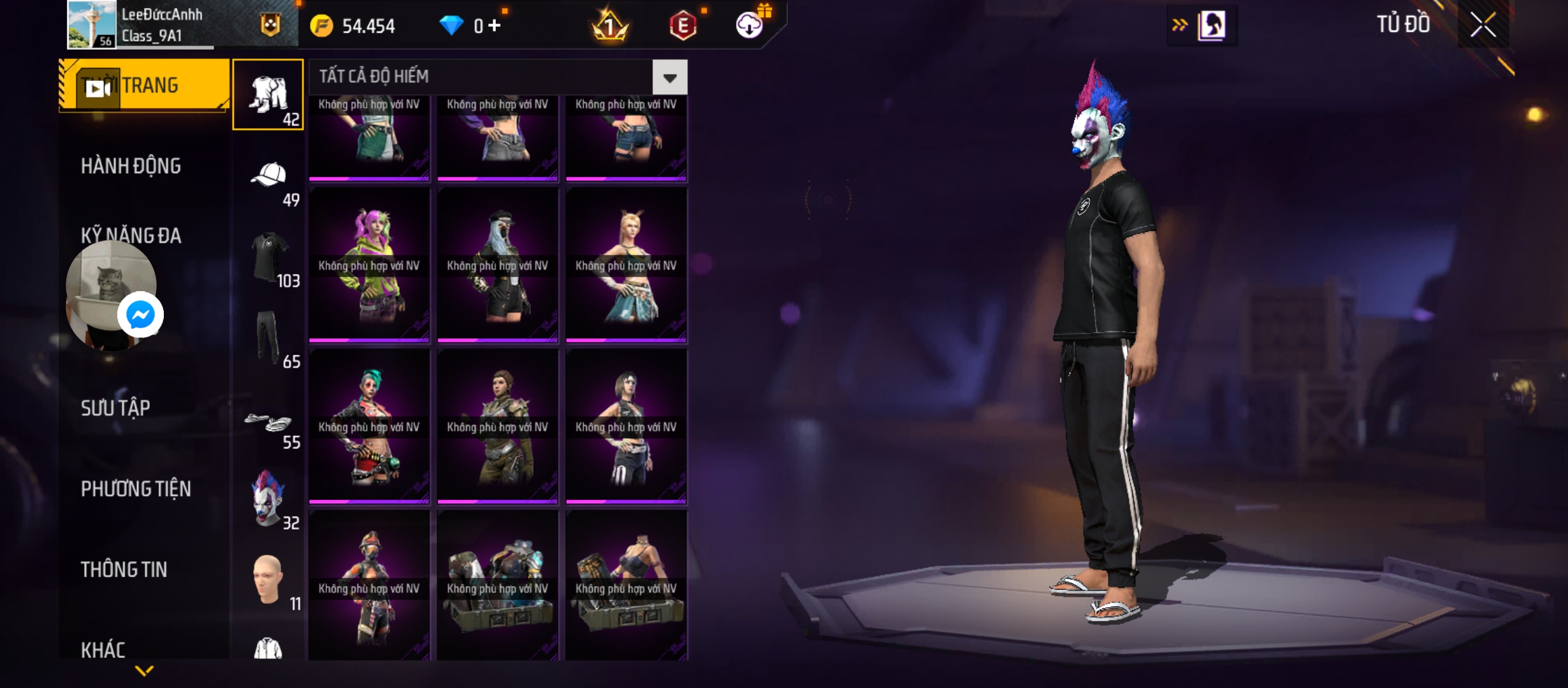Show the full outfit sets category
The height and width of the screenshot is (688, 1568).
point(268,95)
